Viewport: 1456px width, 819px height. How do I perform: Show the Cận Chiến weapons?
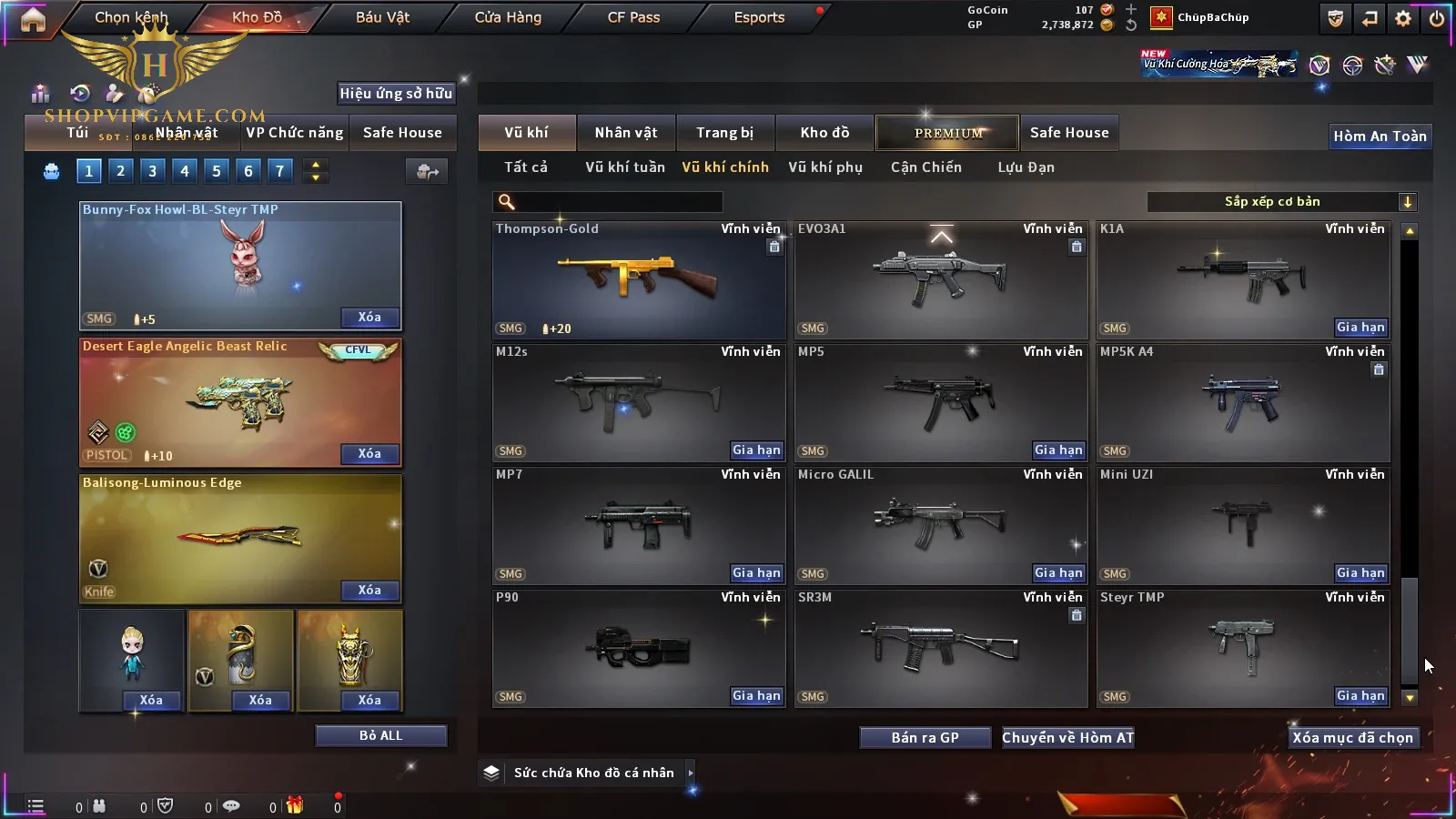point(925,167)
